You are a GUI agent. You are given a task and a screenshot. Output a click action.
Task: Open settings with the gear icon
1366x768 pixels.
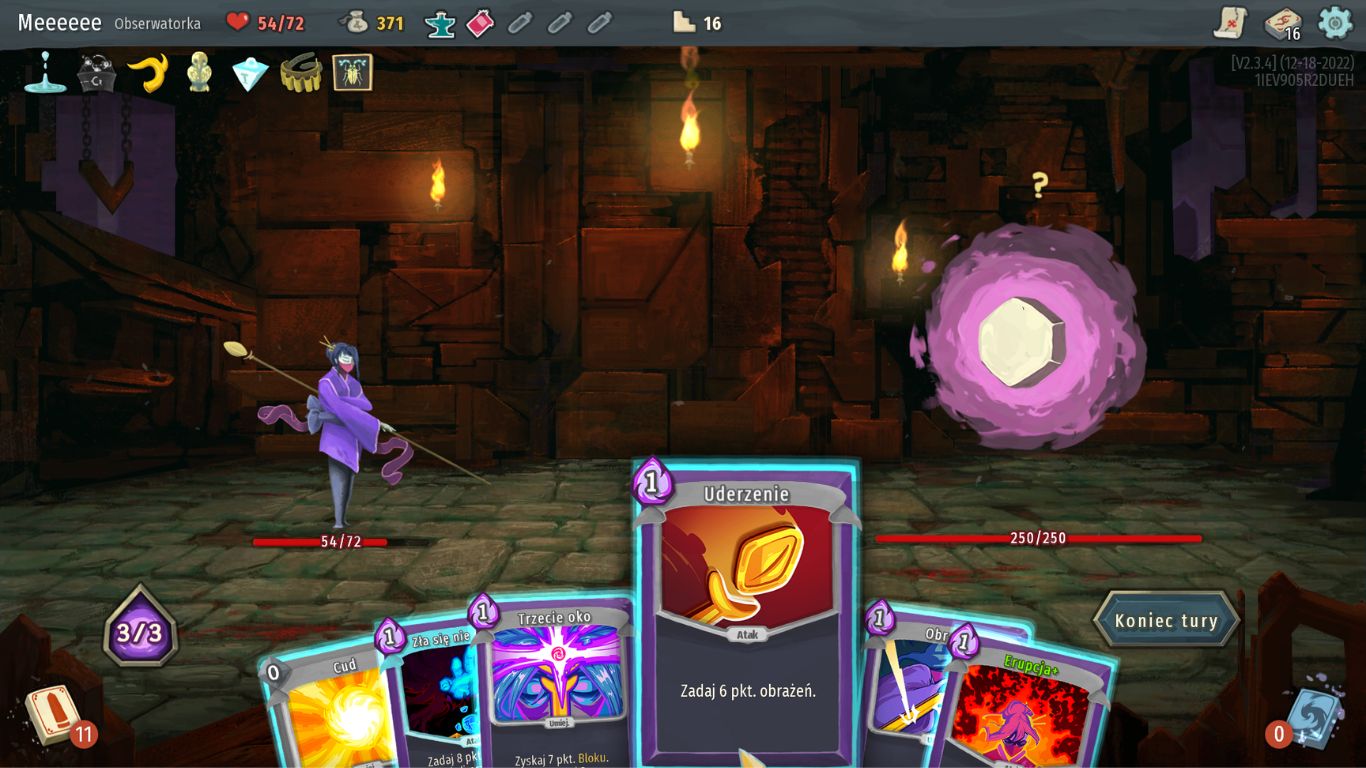coord(1335,22)
